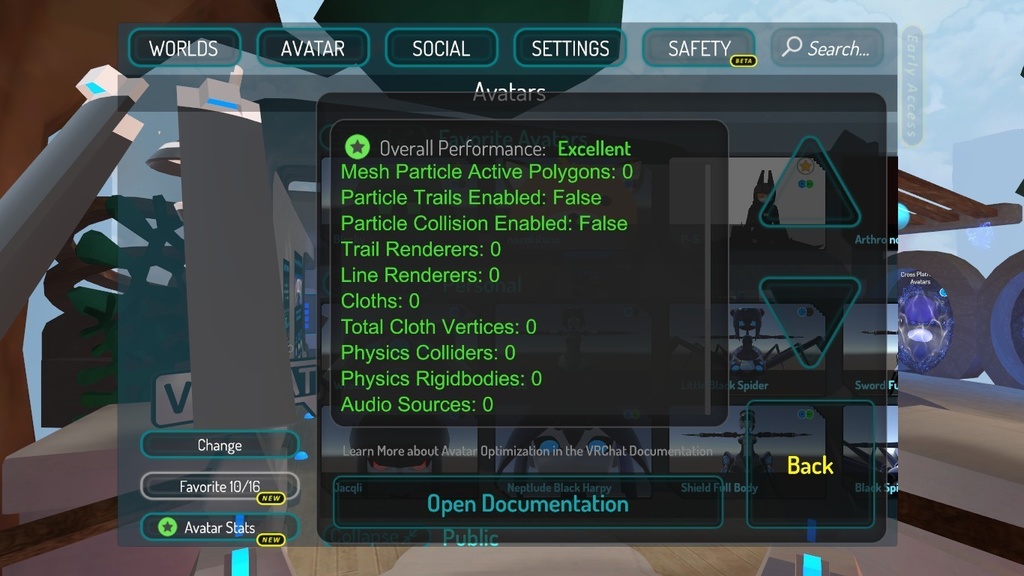Image resolution: width=1024 pixels, height=576 pixels.
Task: Click the stats list scrollbar
Action: click(x=709, y=290)
